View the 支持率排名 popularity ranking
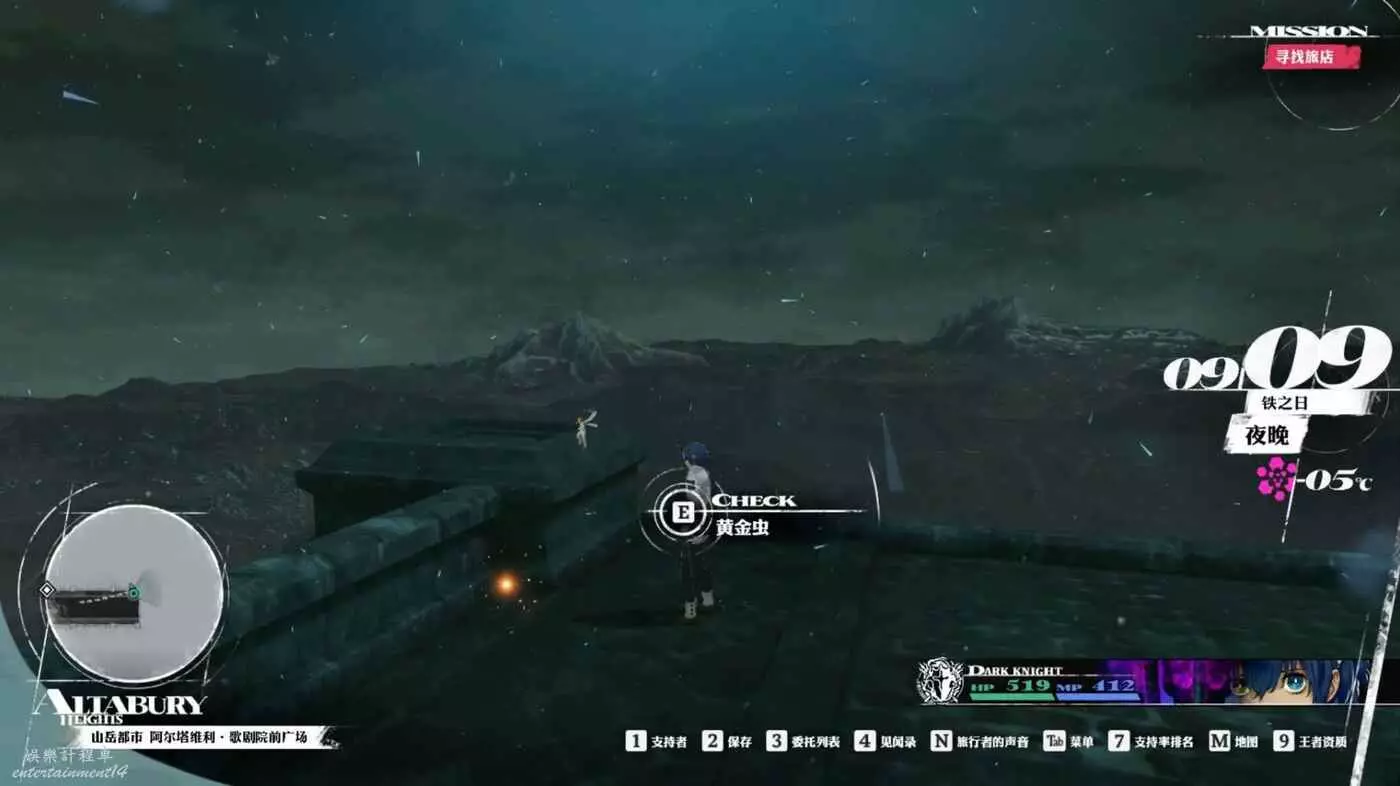 coord(1150,741)
